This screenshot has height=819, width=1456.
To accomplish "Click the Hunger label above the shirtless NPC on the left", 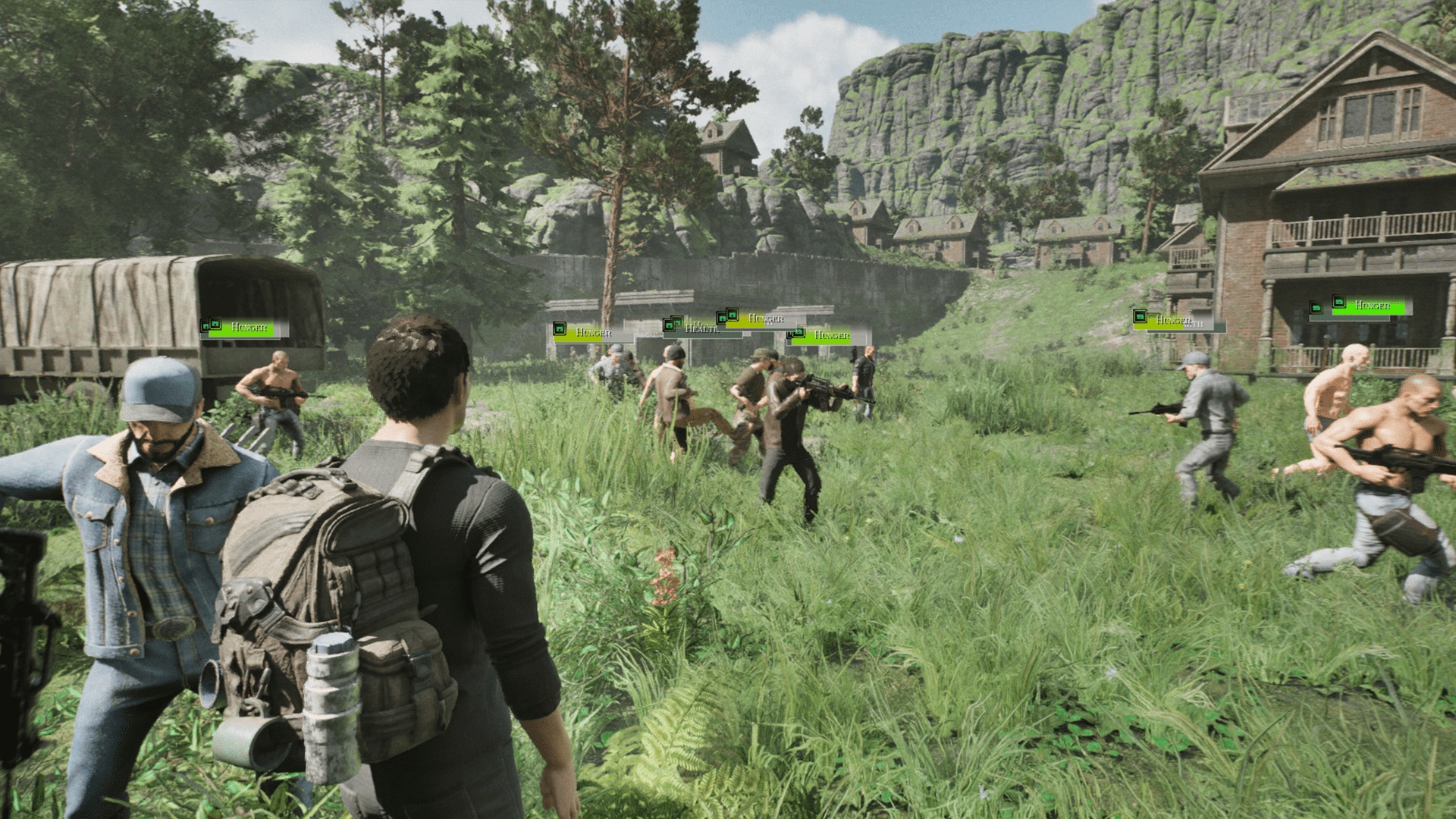I will (x=249, y=329).
